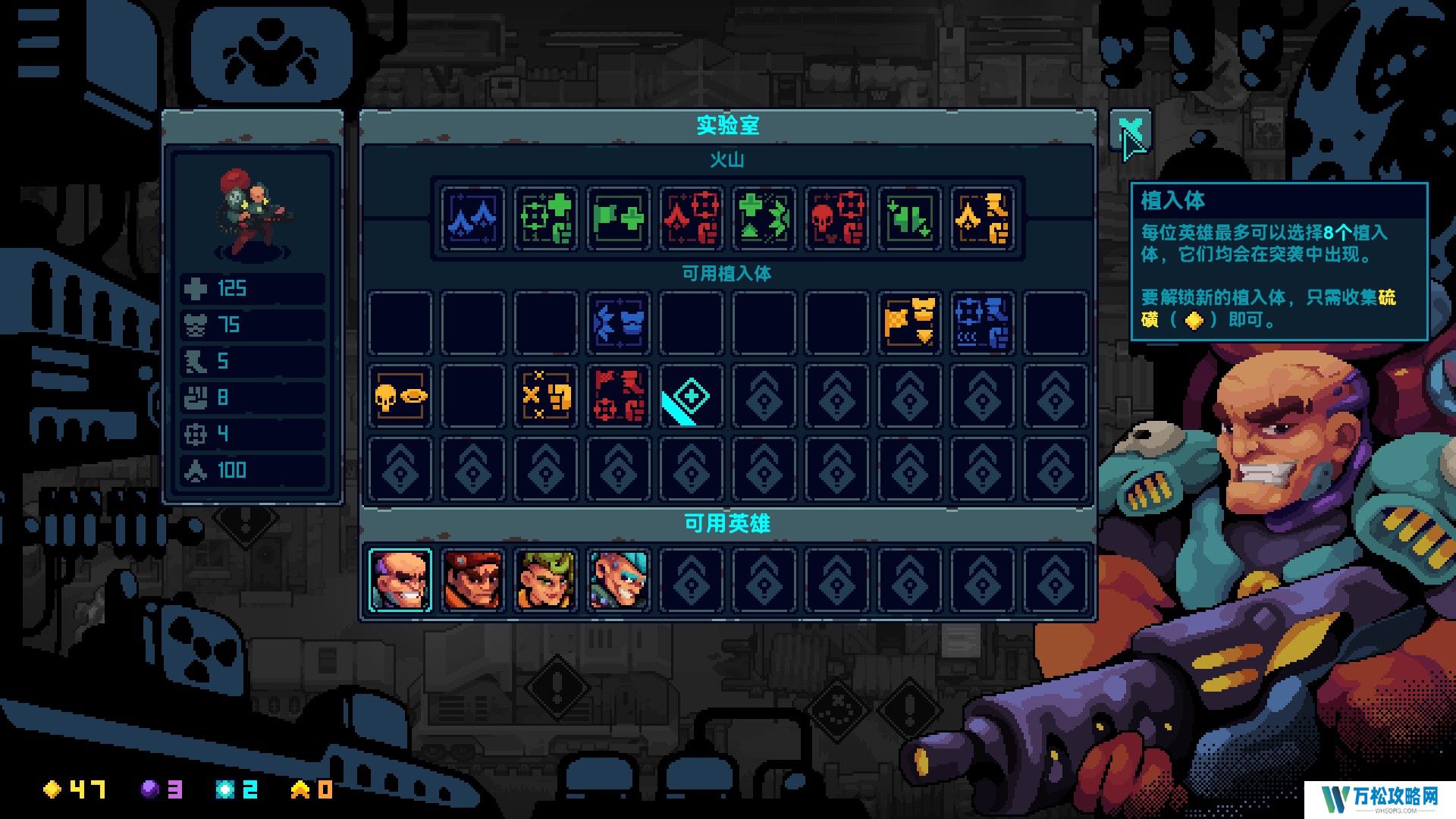Equip the red flag and boot implant

[619, 396]
